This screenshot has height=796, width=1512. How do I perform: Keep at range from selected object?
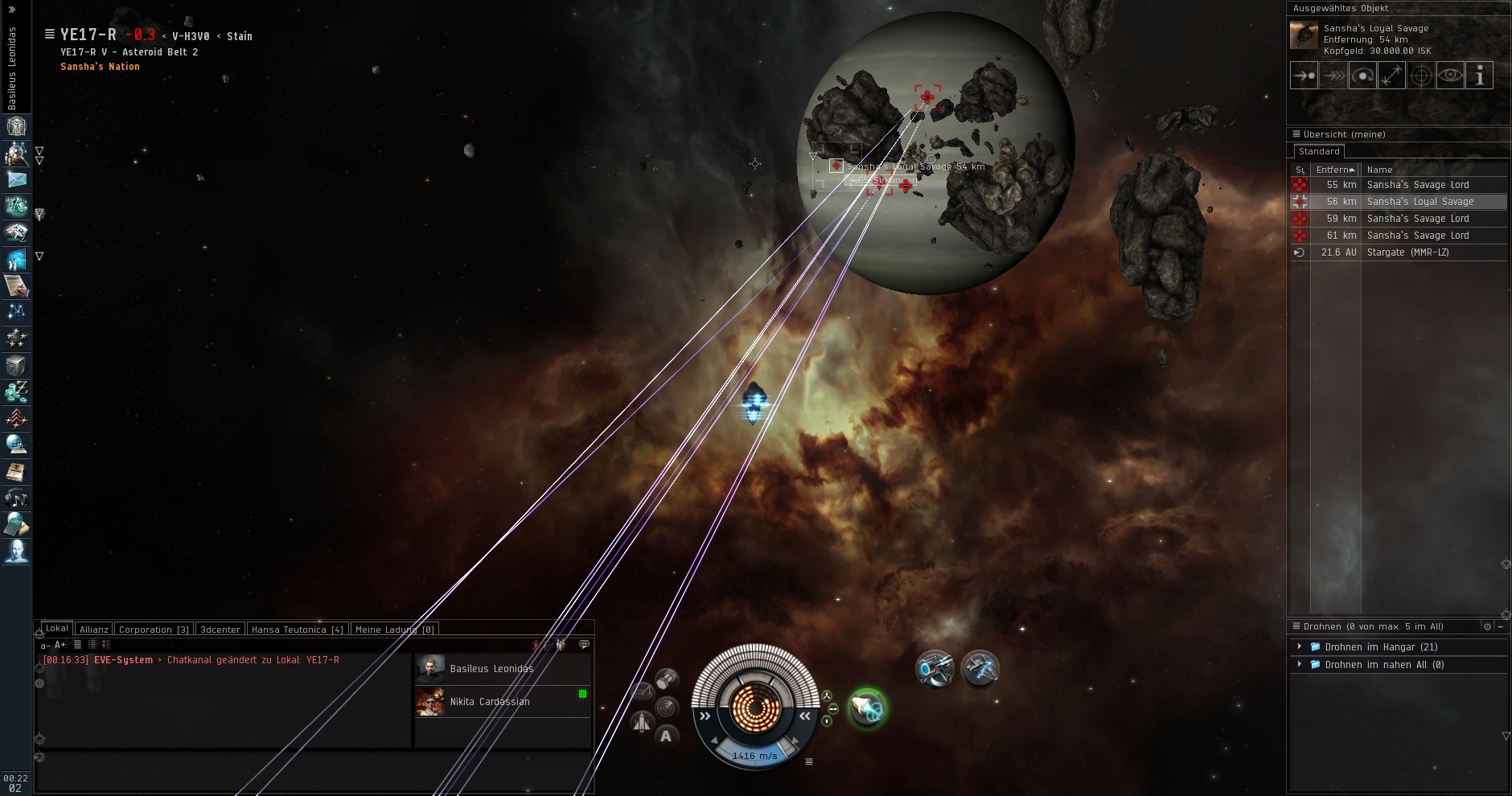click(1391, 76)
